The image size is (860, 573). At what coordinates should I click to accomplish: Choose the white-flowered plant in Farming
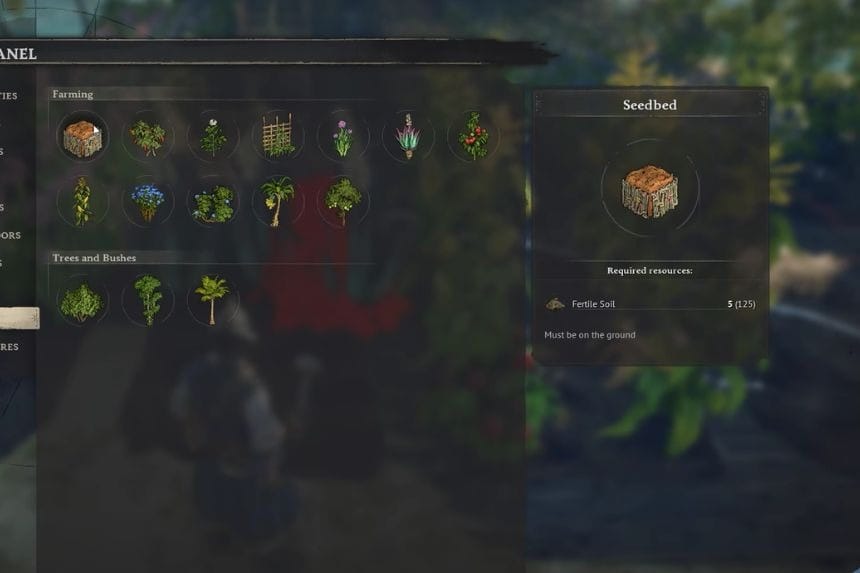click(x=213, y=137)
